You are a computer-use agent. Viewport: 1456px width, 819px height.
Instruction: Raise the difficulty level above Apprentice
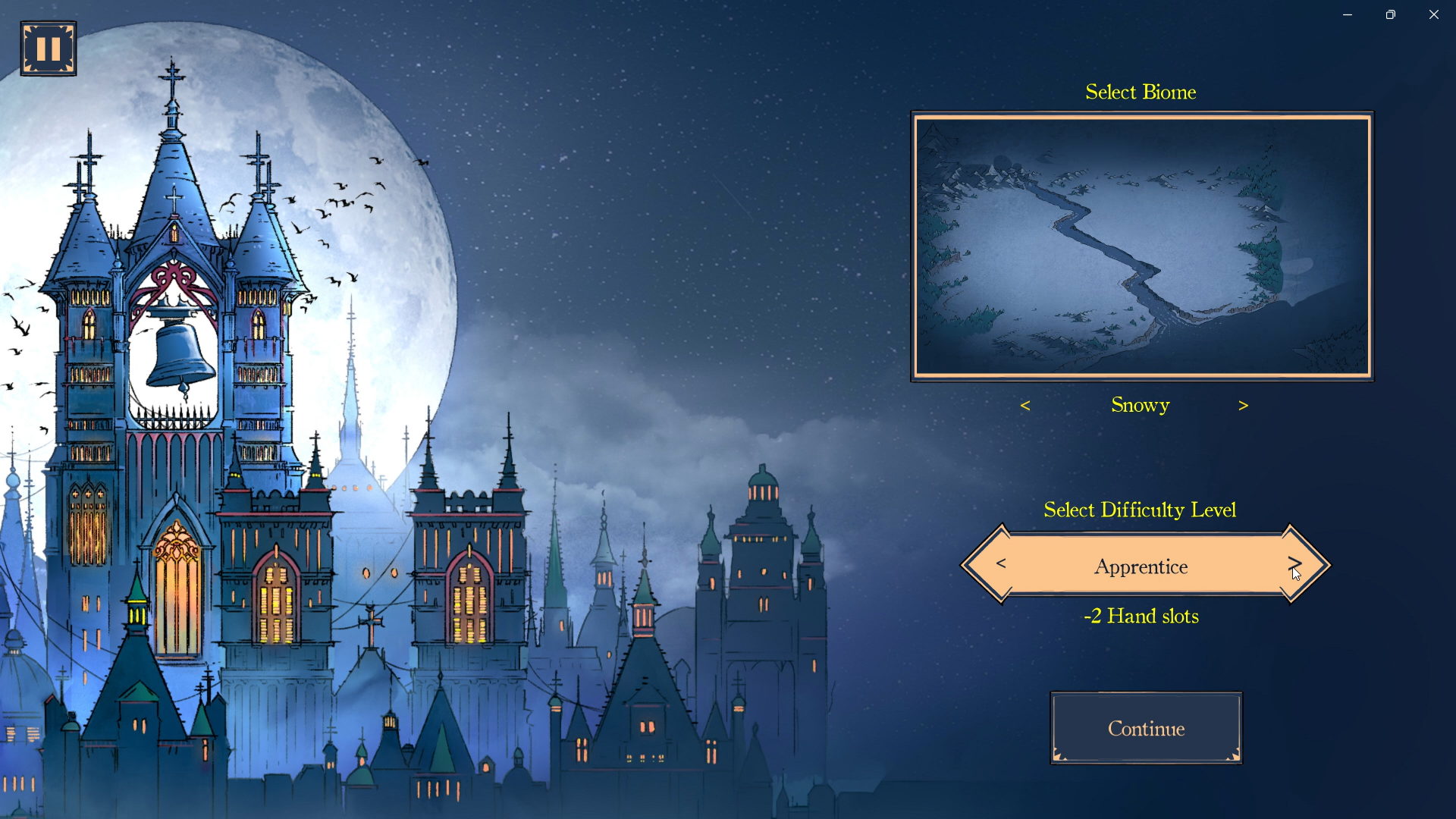(x=1294, y=564)
